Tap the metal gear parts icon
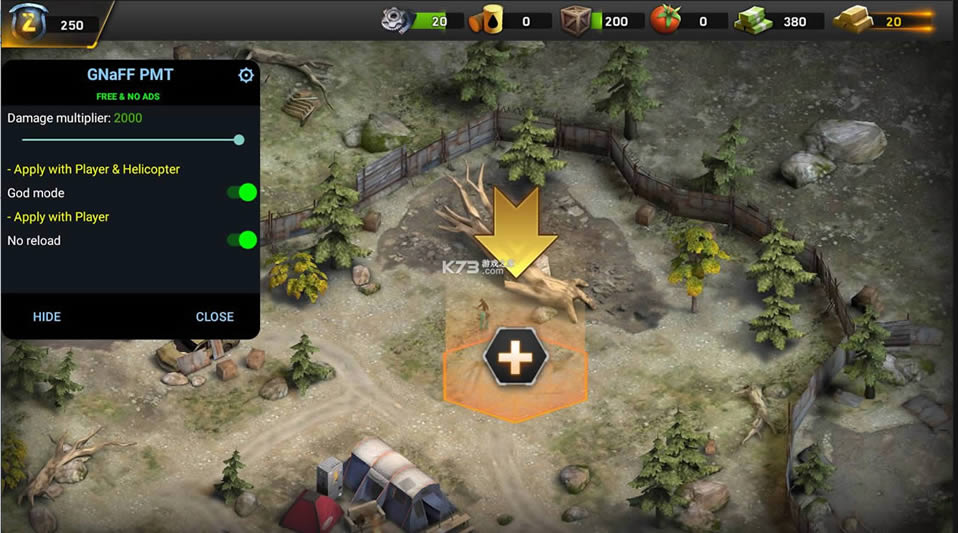The height and width of the screenshot is (533, 958). 398,20
